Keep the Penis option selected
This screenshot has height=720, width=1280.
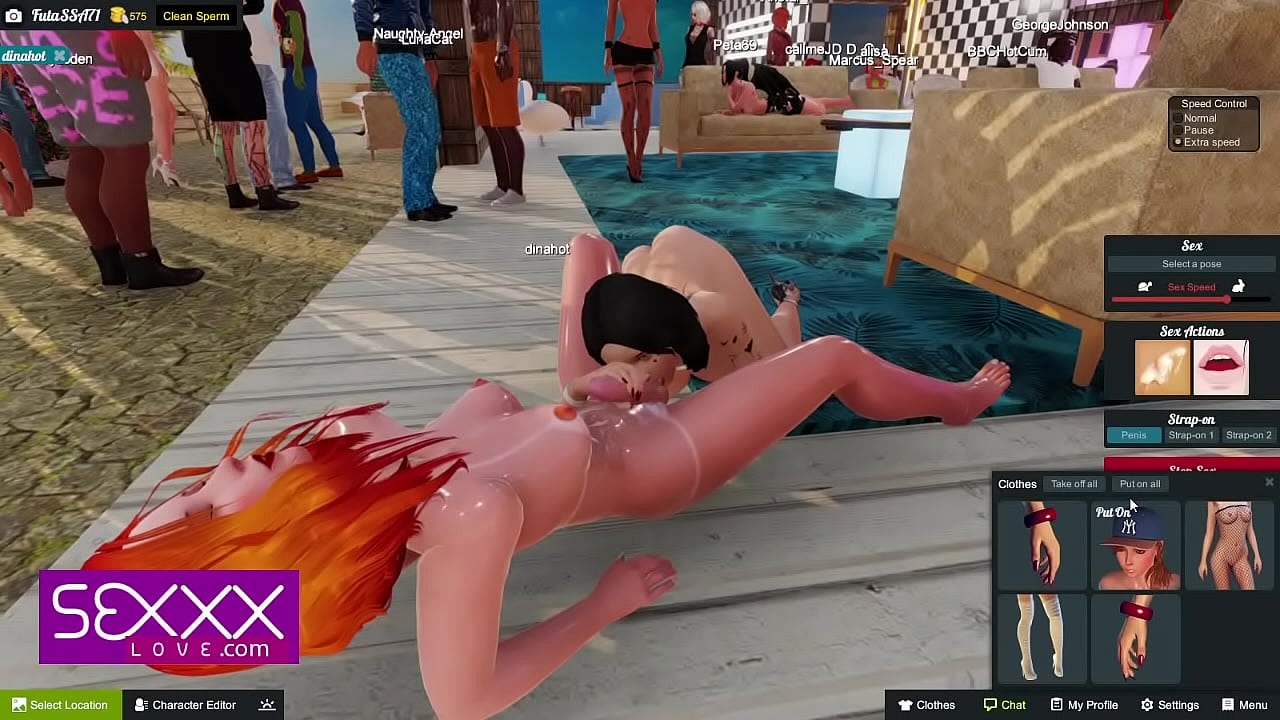(1133, 435)
